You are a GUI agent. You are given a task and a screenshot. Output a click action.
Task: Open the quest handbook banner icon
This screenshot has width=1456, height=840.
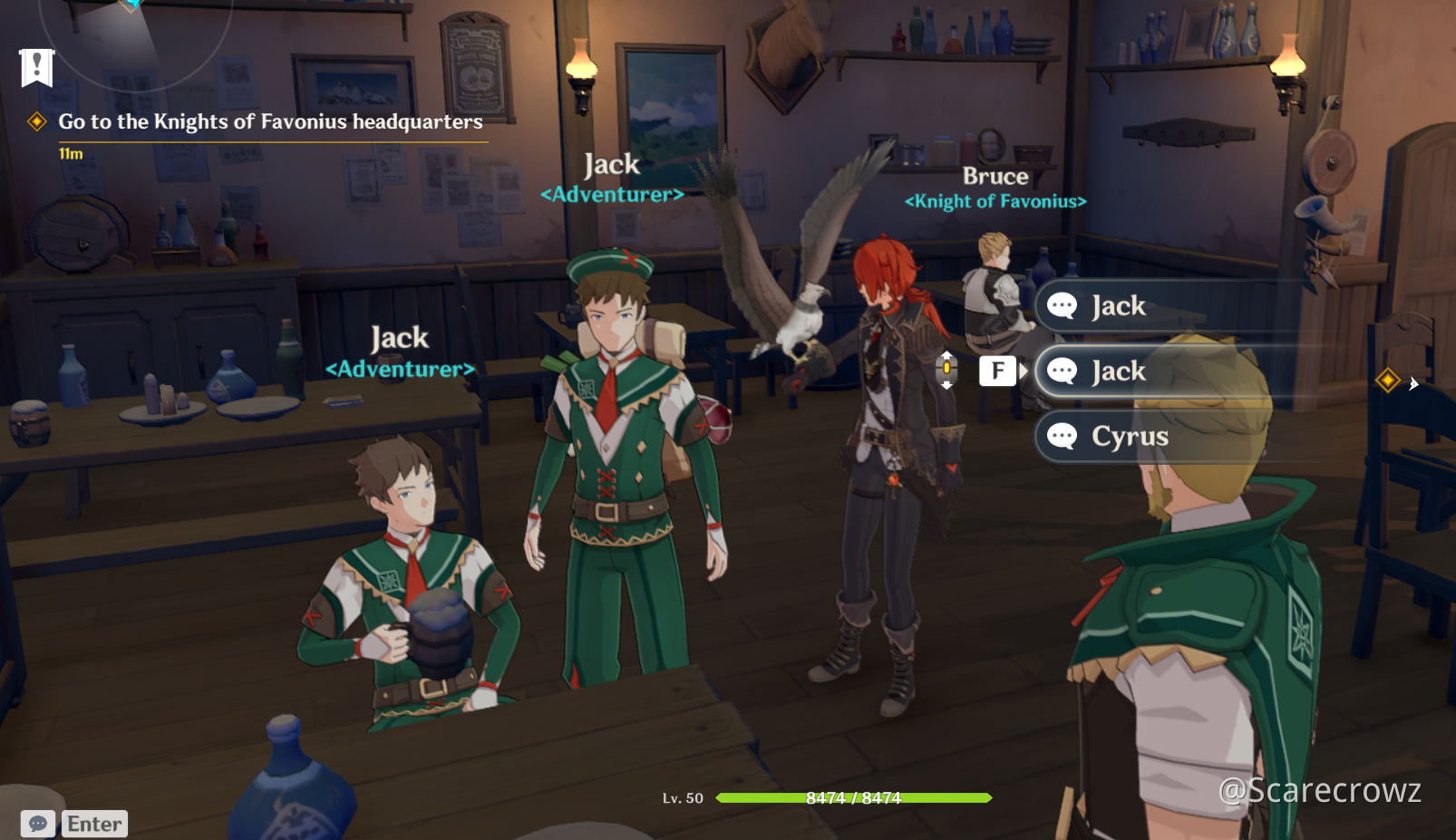(x=35, y=67)
